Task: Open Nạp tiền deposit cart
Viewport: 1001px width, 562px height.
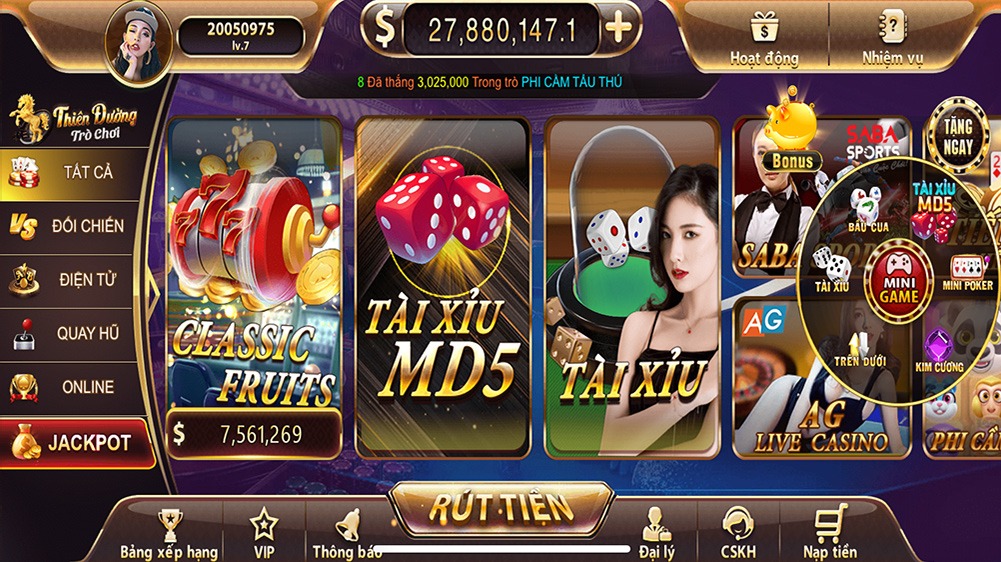Action: 829,533
